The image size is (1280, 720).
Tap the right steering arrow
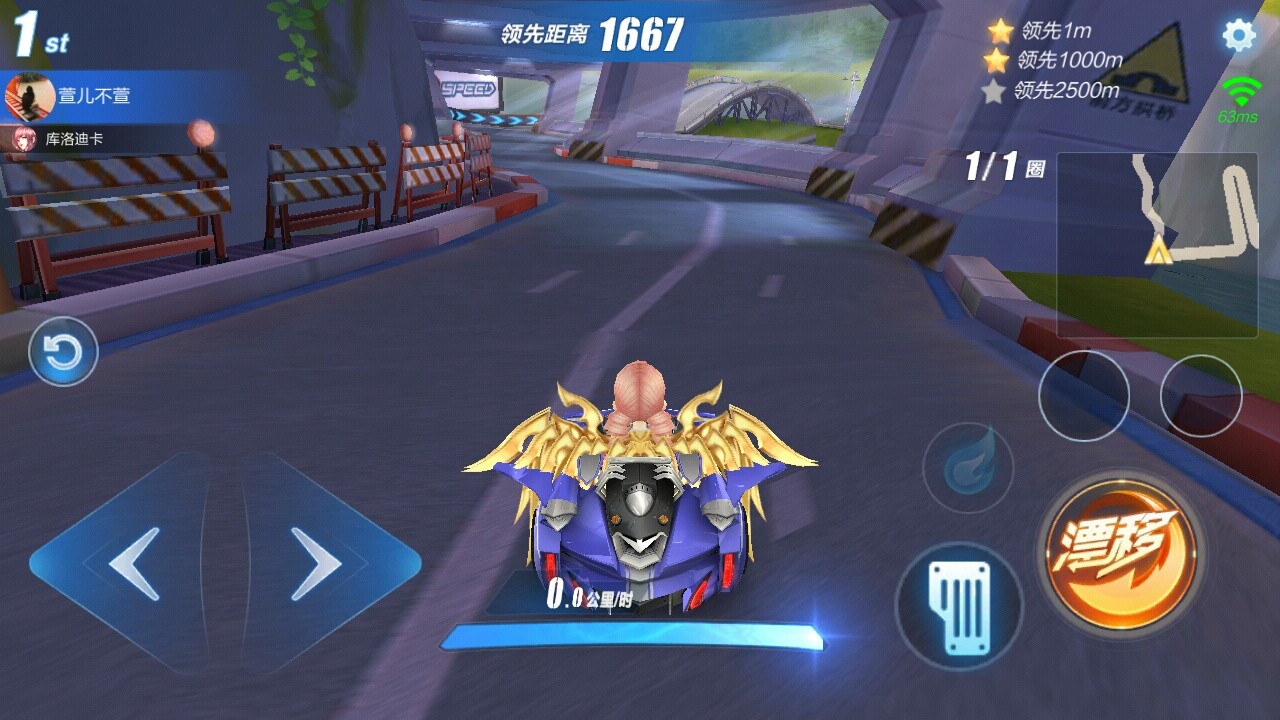[x=316, y=564]
